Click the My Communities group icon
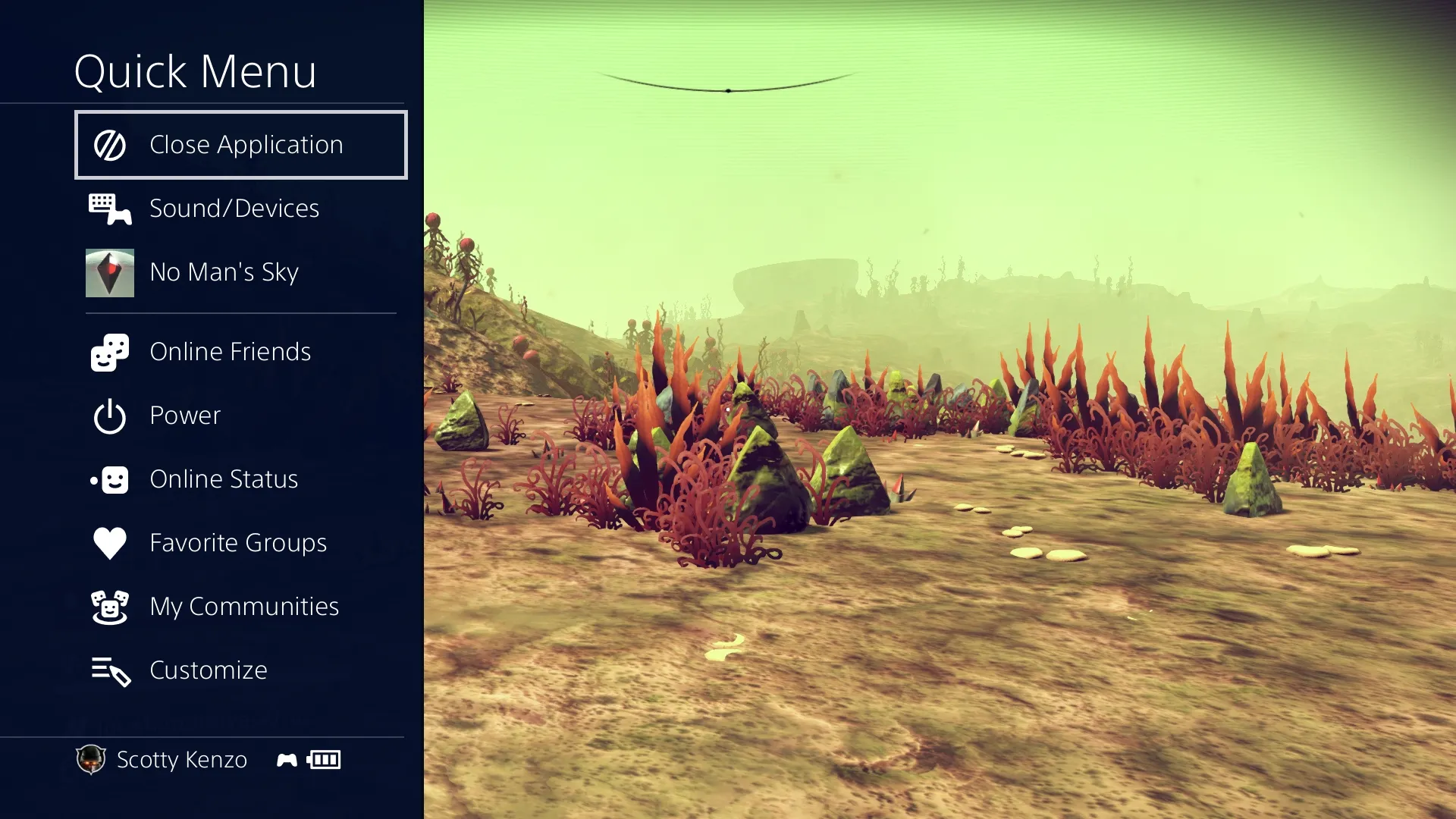1456x819 pixels. (x=108, y=606)
